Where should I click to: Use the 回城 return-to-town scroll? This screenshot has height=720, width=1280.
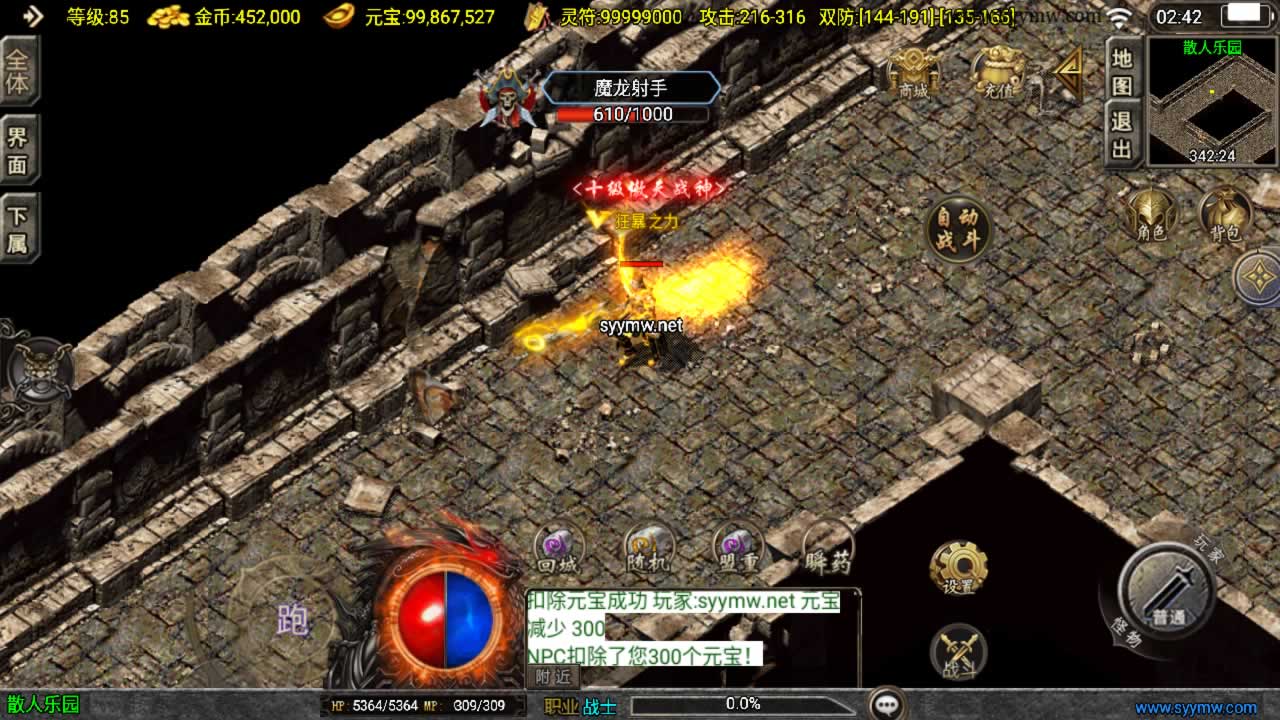pyautogui.click(x=558, y=549)
